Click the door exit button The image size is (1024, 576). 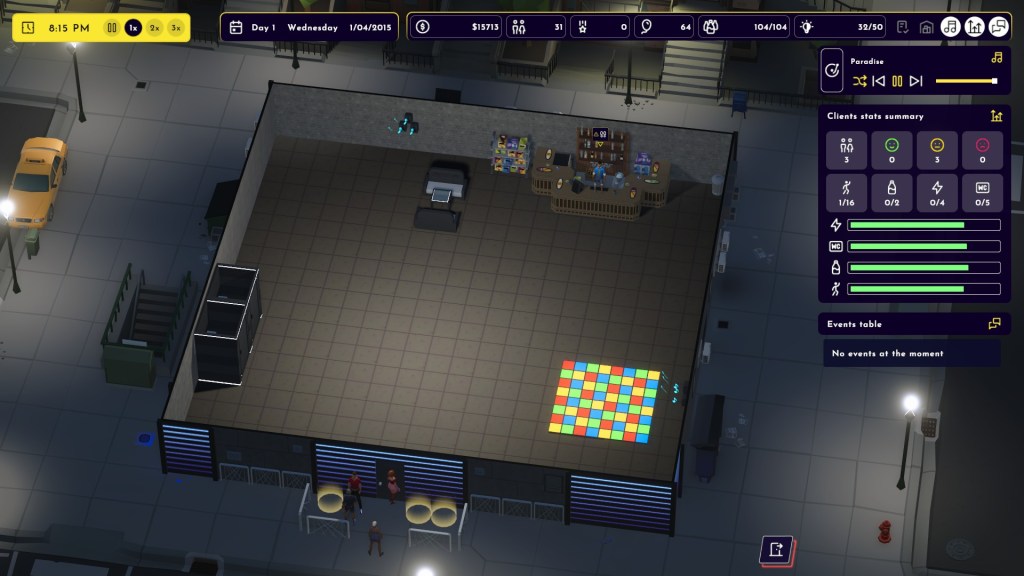coord(777,550)
